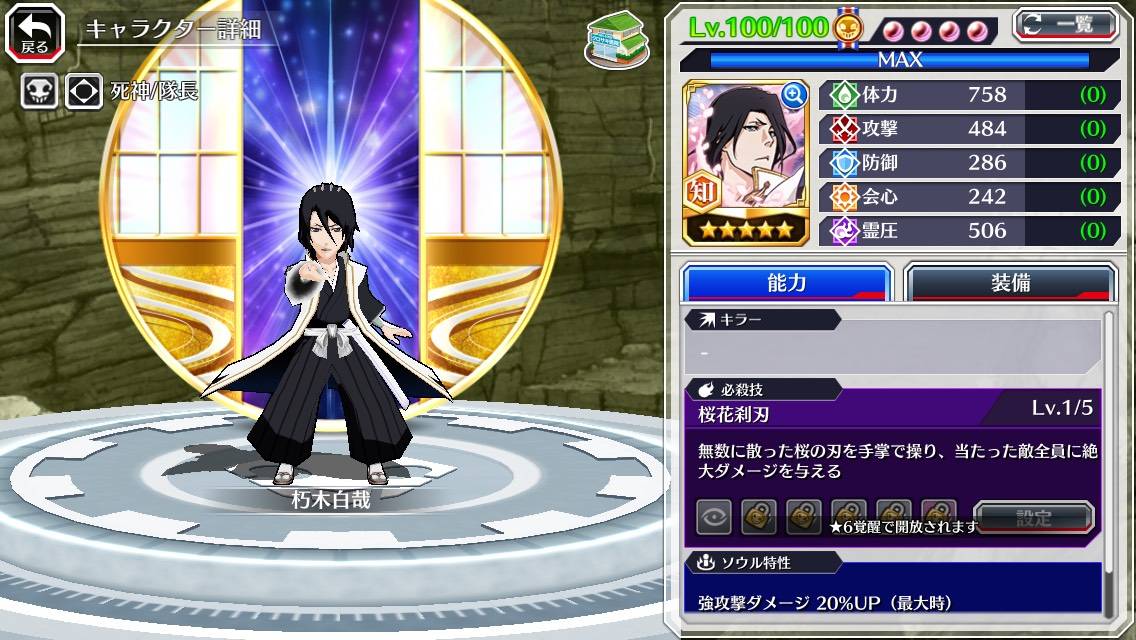This screenshot has height=640, width=1136.
Task: Click the 設定 button for special move
Action: point(1034,518)
